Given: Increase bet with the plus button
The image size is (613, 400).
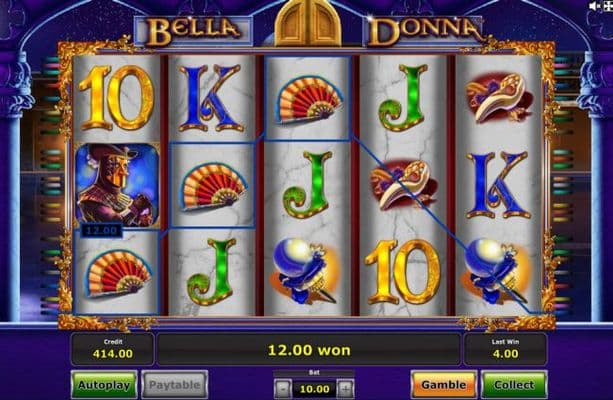Looking at the screenshot, I should pos(345,388).
